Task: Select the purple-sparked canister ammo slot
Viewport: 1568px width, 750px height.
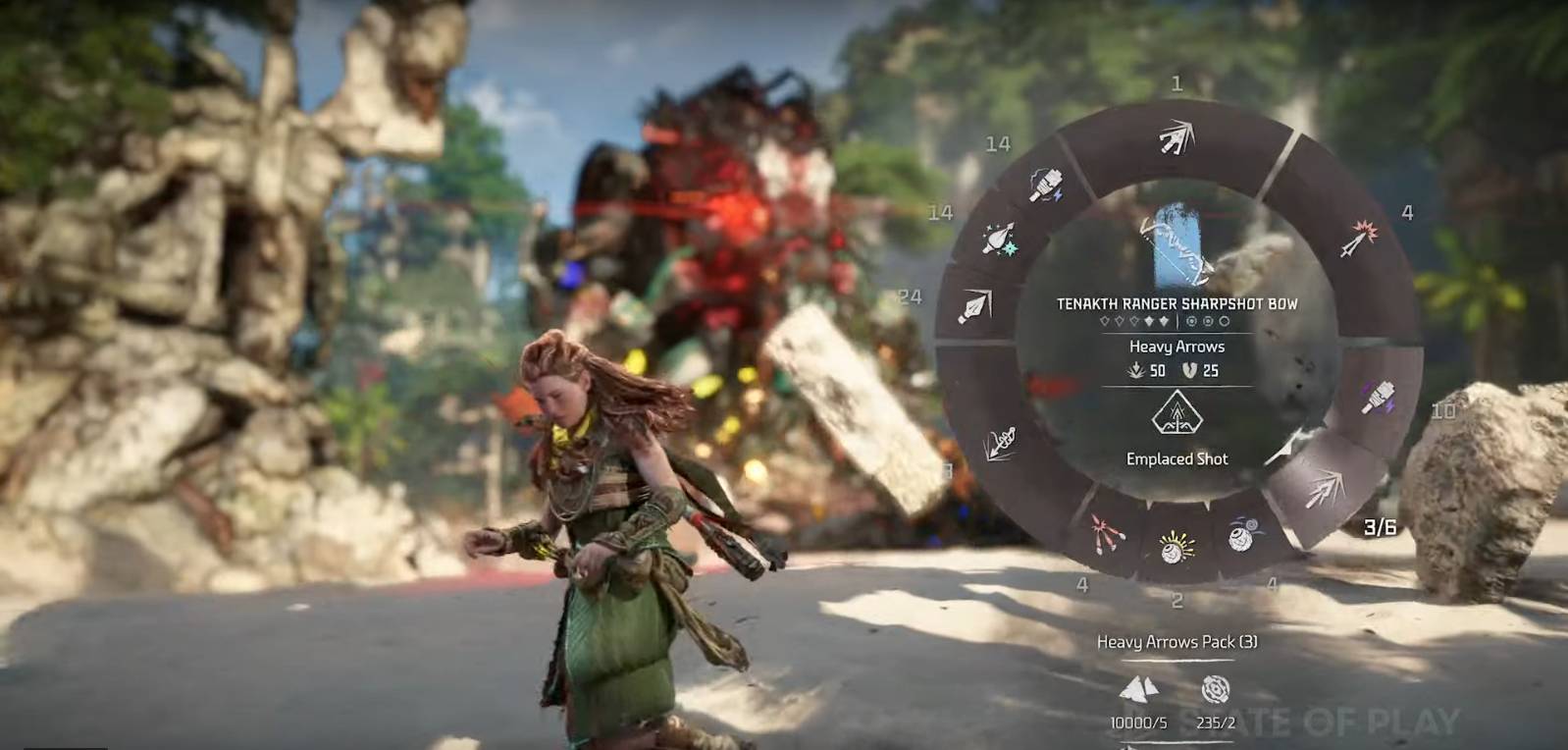Action: point(1379,398)
